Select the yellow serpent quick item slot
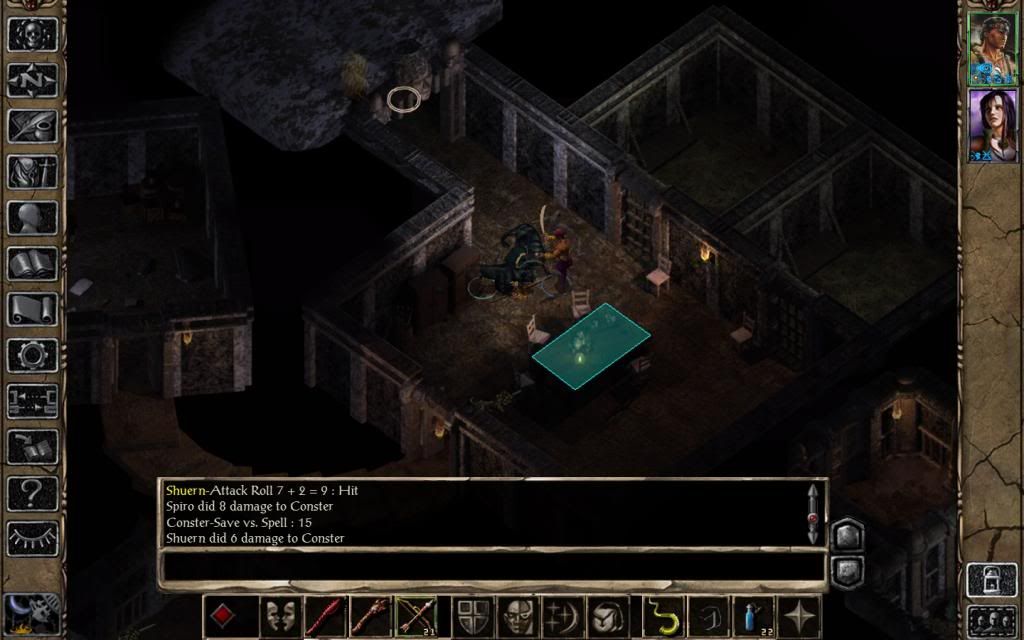The height and width of the screenshot is (640, 1024). click(661, 616)
